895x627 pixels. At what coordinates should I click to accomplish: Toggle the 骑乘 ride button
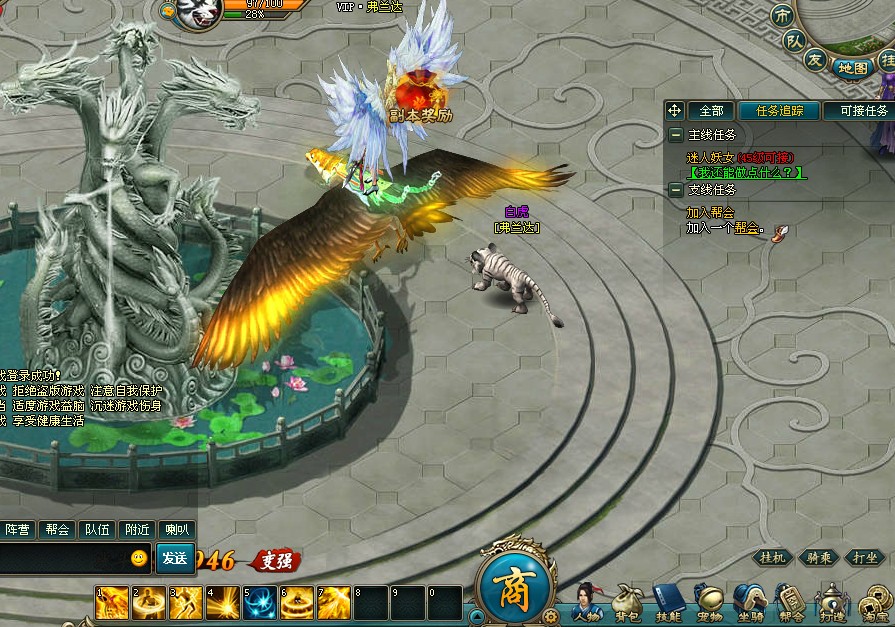pyautogui.click(x=819, y=558)
